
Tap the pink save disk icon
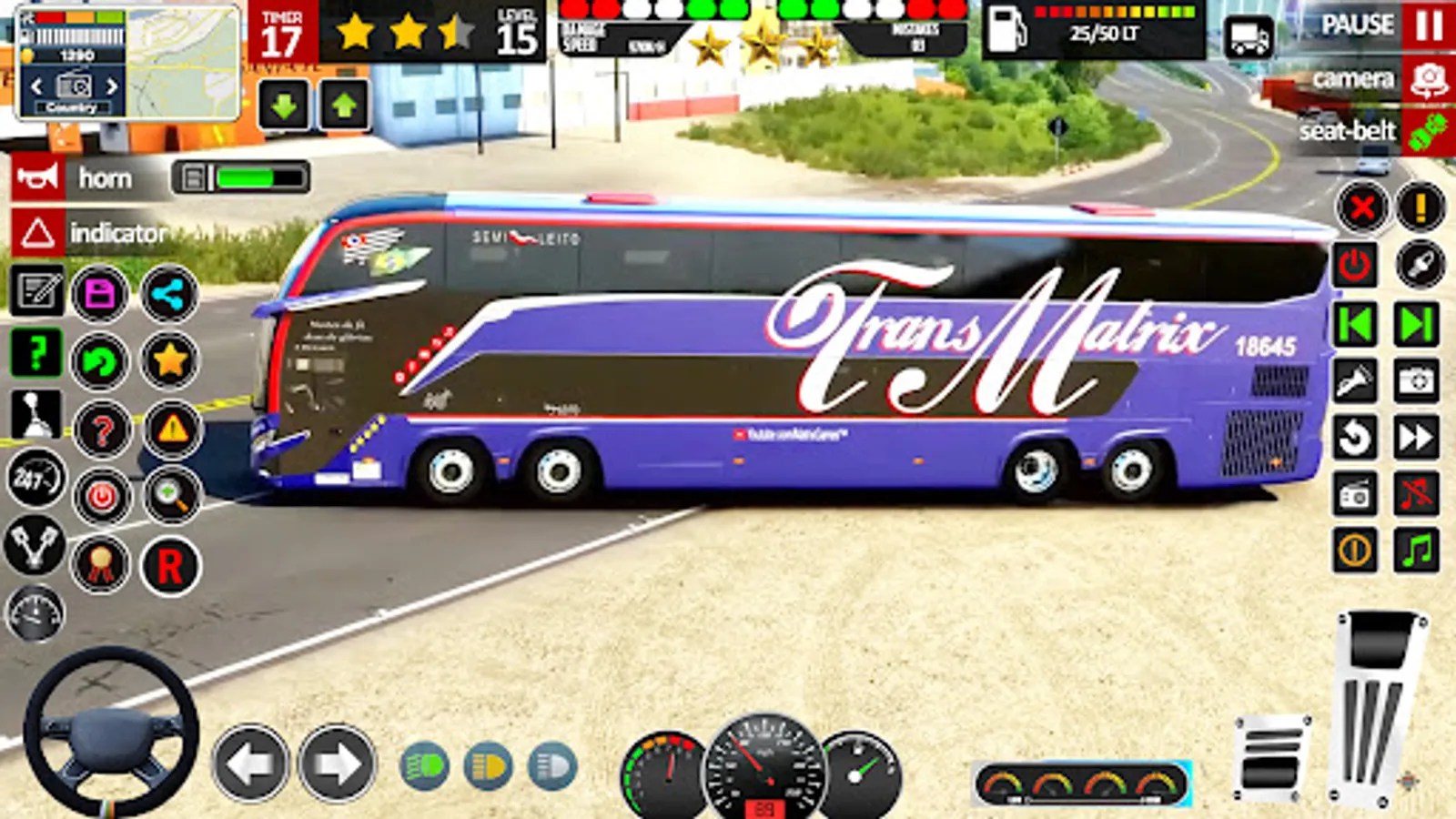[100, 294]
